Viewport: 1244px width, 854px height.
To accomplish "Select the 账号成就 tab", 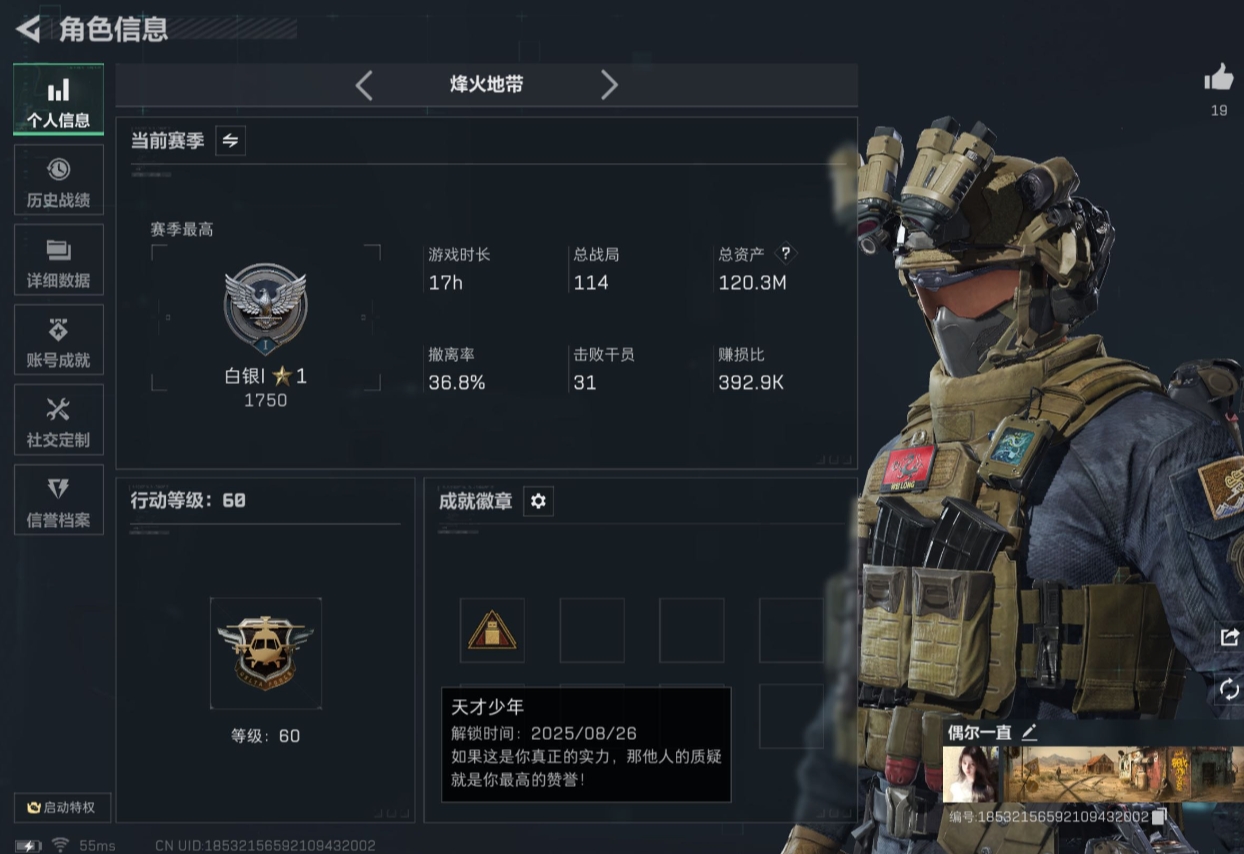I will tap(58, 340).
